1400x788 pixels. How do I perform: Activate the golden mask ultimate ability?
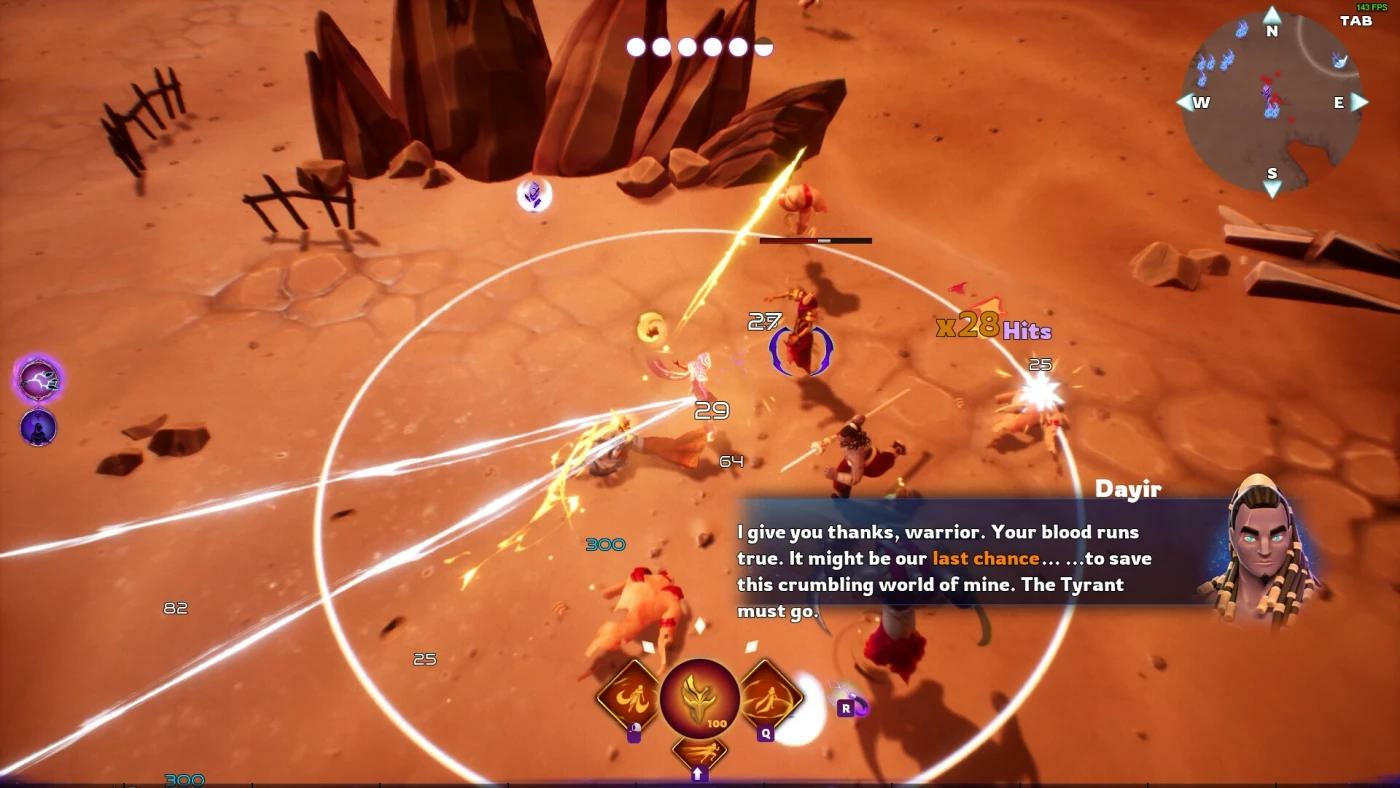pyautogui.click(x=700, y=697)
